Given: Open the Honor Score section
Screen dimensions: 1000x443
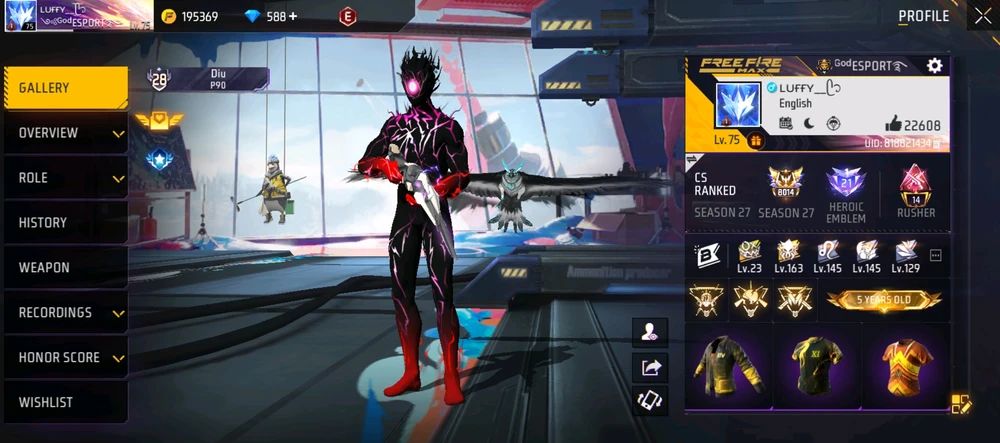Looking at the screenshot, I should pos(65,357).
